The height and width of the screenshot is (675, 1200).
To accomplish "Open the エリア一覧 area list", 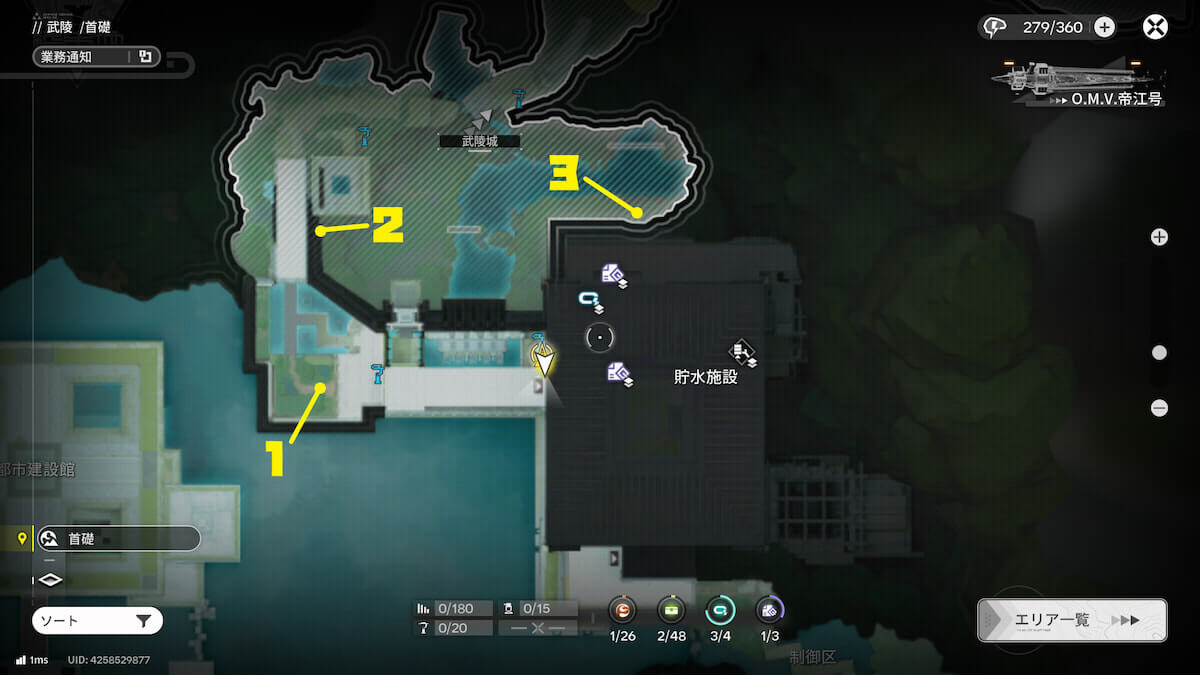I will pos(1071,620).
